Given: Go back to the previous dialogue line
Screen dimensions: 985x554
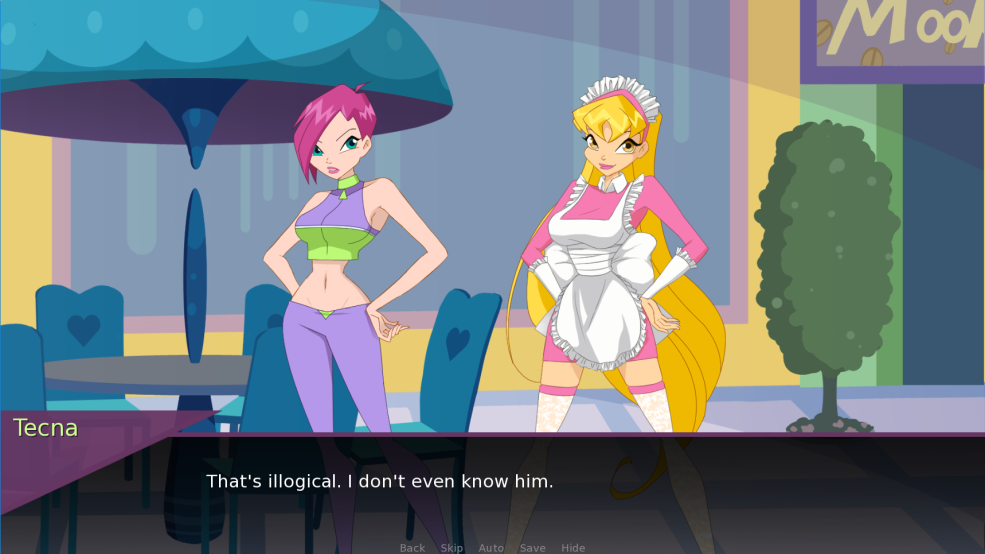Looking at the screenshot, I should pyautogui.click(x=412, y=548).
